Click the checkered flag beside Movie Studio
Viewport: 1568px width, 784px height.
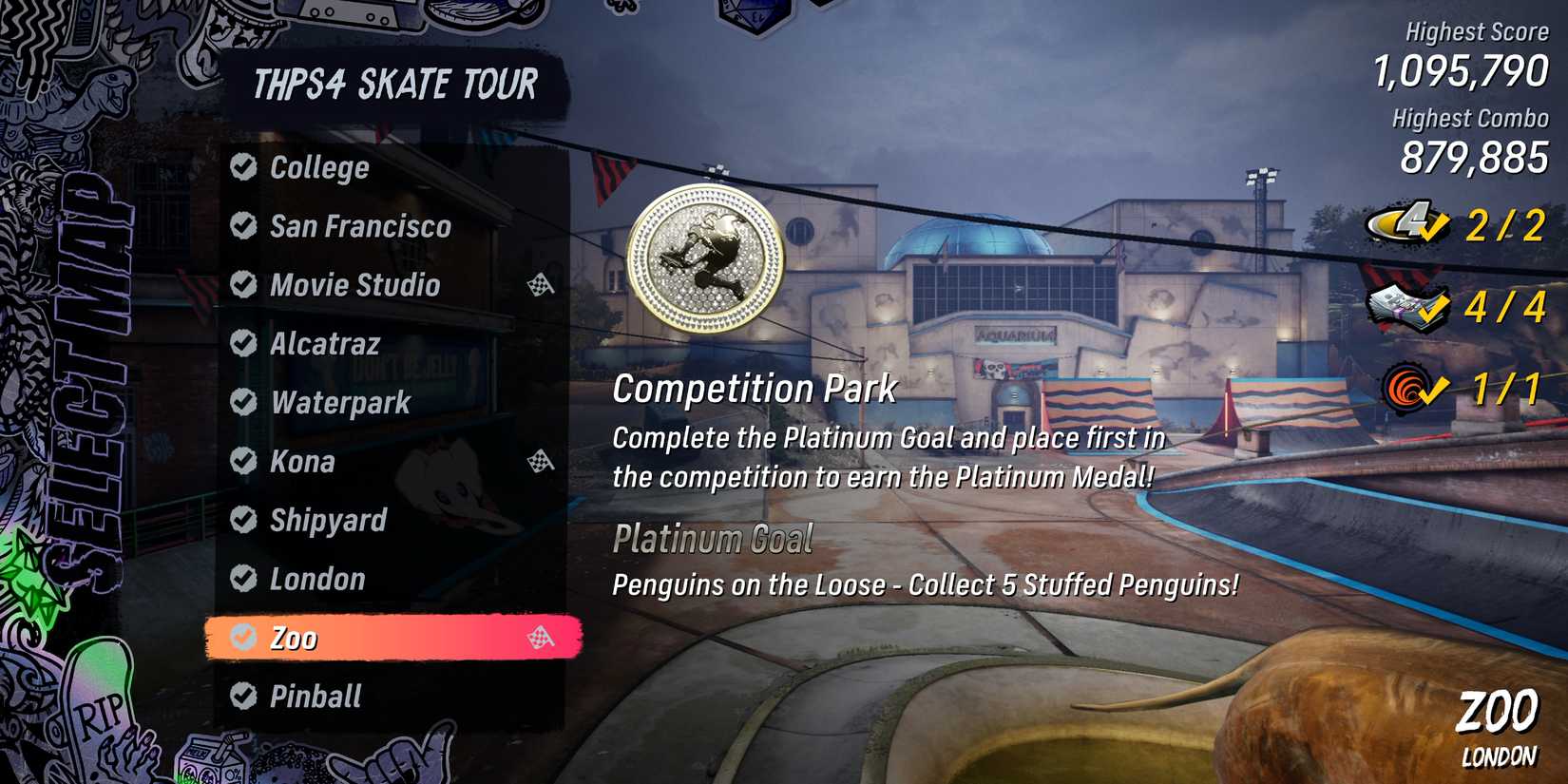[540, 285]
